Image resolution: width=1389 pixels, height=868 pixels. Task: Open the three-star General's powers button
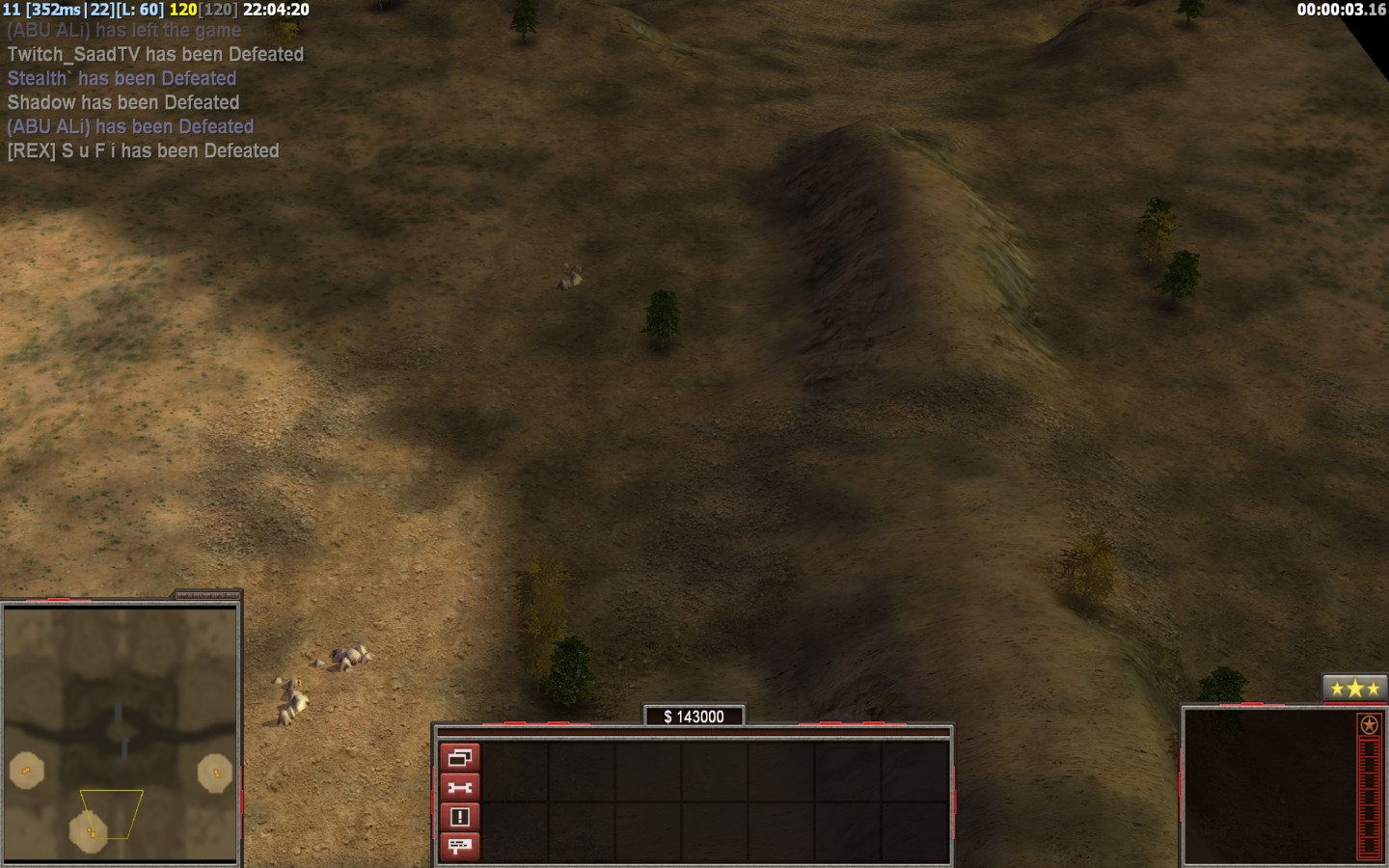point(1354,689)
